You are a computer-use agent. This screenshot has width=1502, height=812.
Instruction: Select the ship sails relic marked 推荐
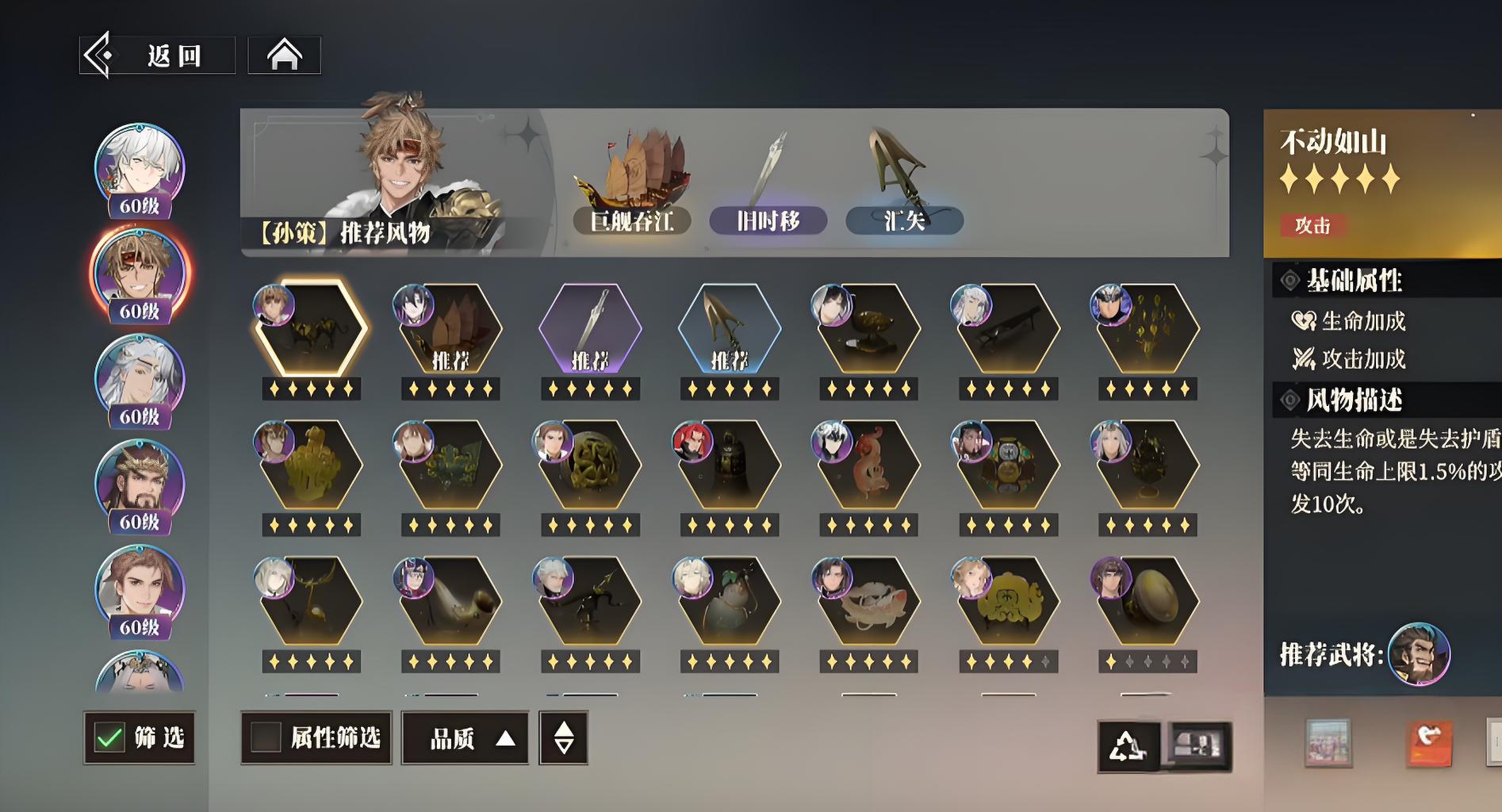[x=450, y=328]
